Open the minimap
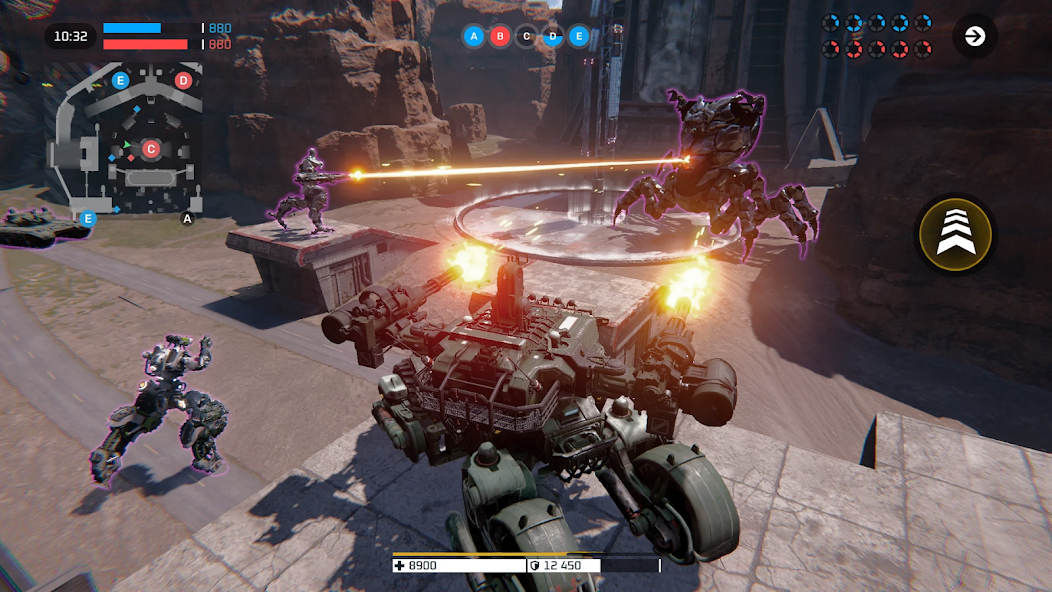 [125, 140]
